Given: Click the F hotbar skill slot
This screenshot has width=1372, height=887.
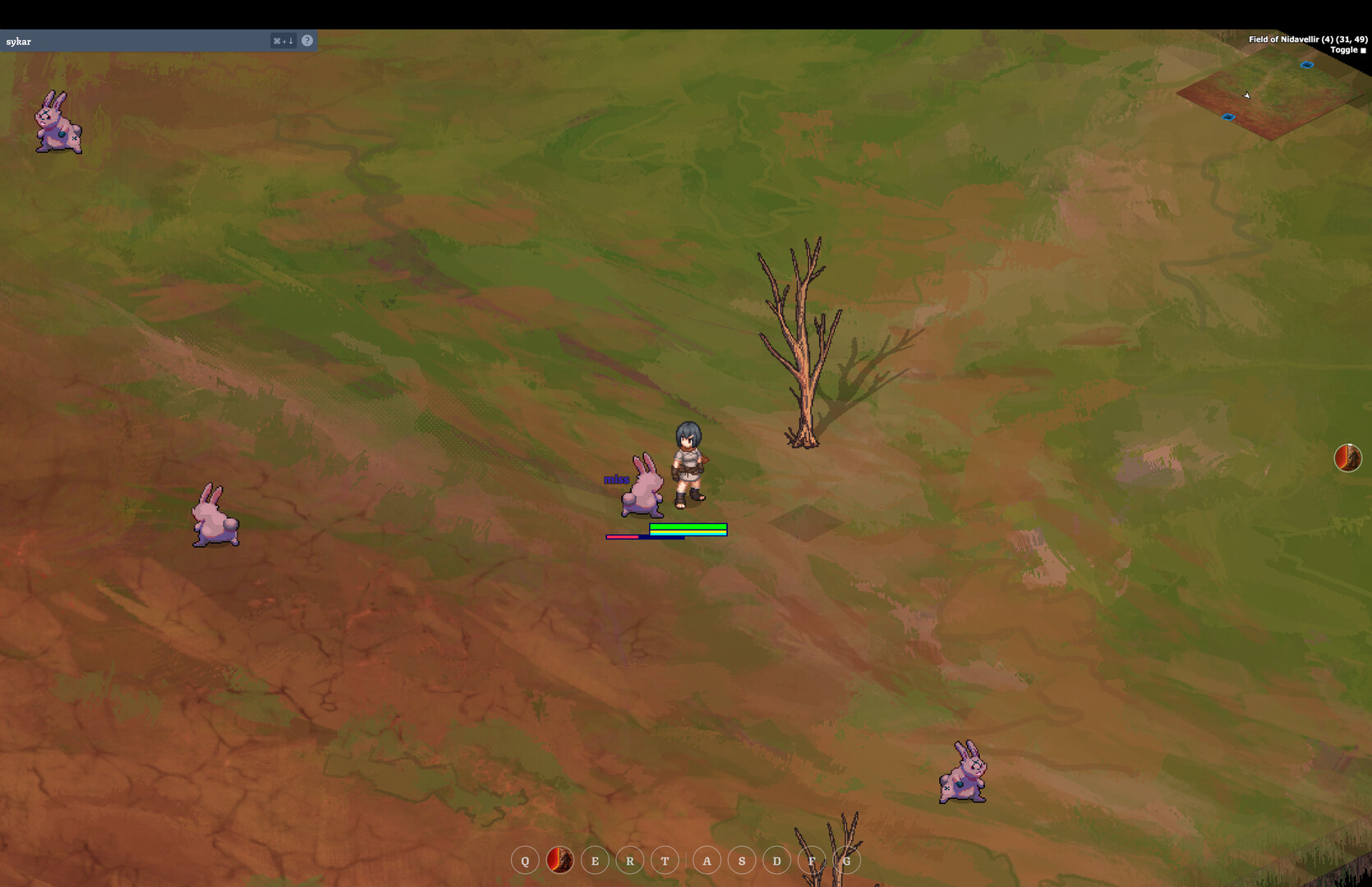Looking at the screenshot, I should click(x=811, y=861).
